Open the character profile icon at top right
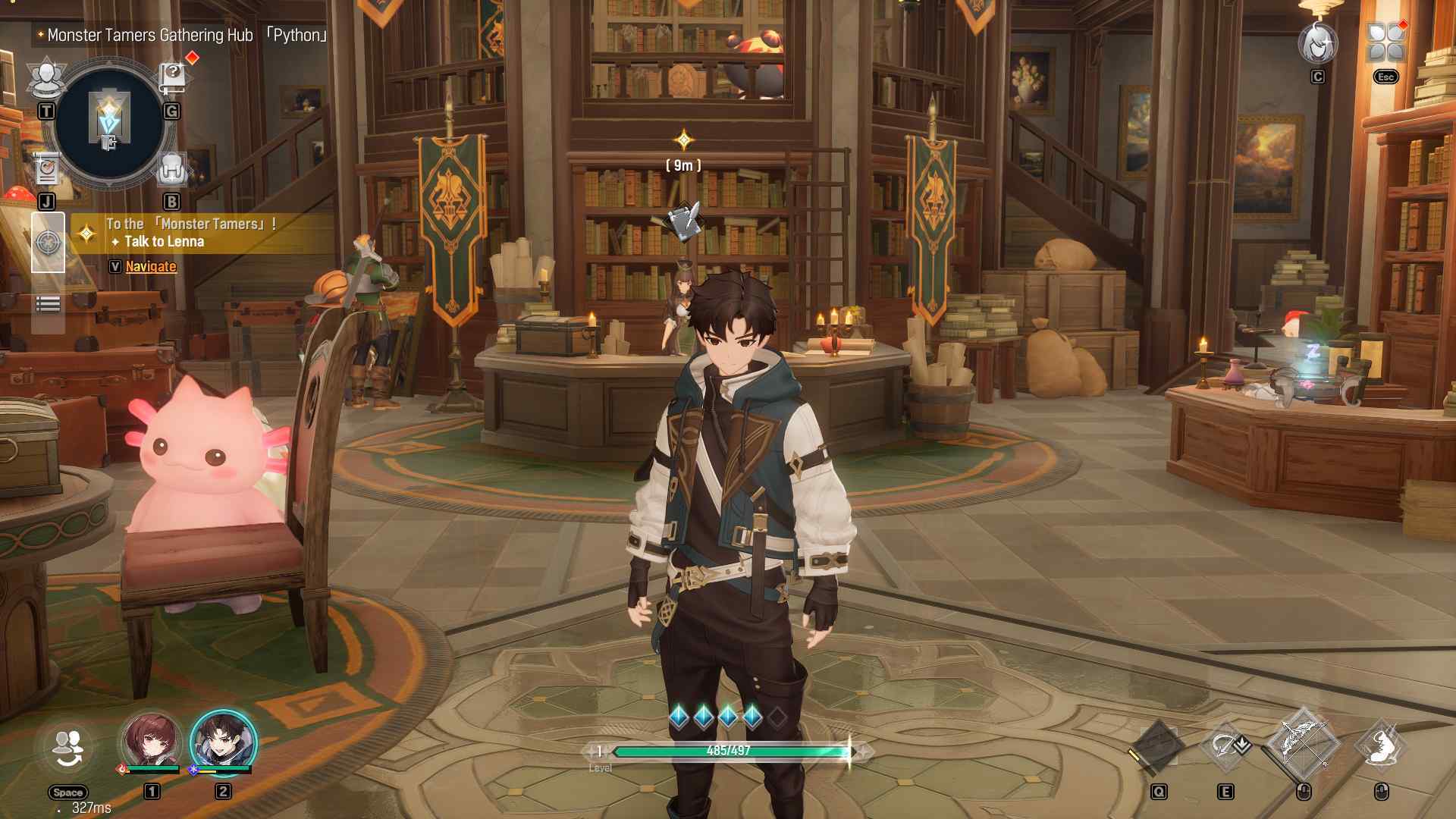Viewport: 1456px width, 819px height. [1317, 43]
